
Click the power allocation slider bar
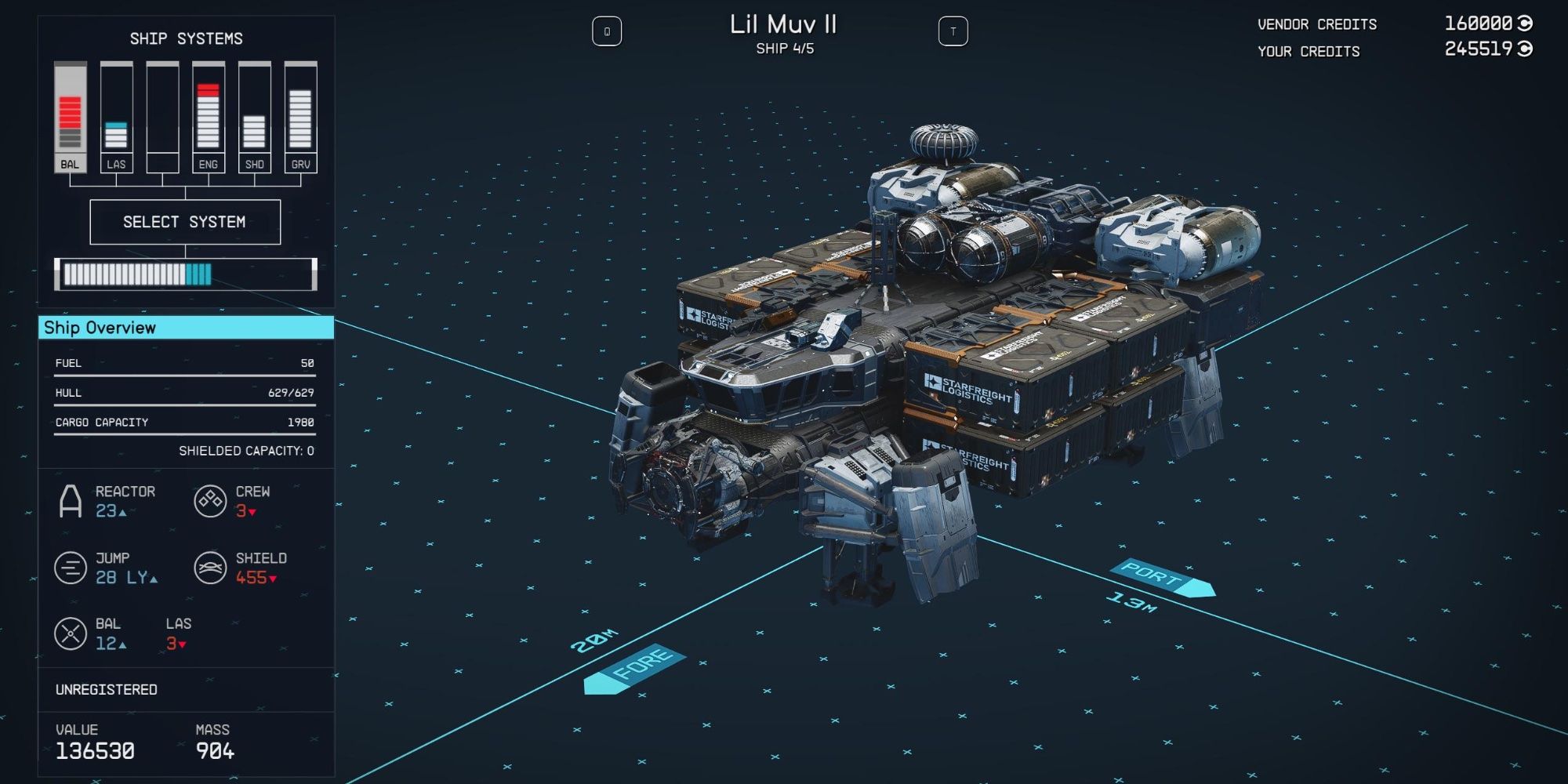[x=184, y=273]
